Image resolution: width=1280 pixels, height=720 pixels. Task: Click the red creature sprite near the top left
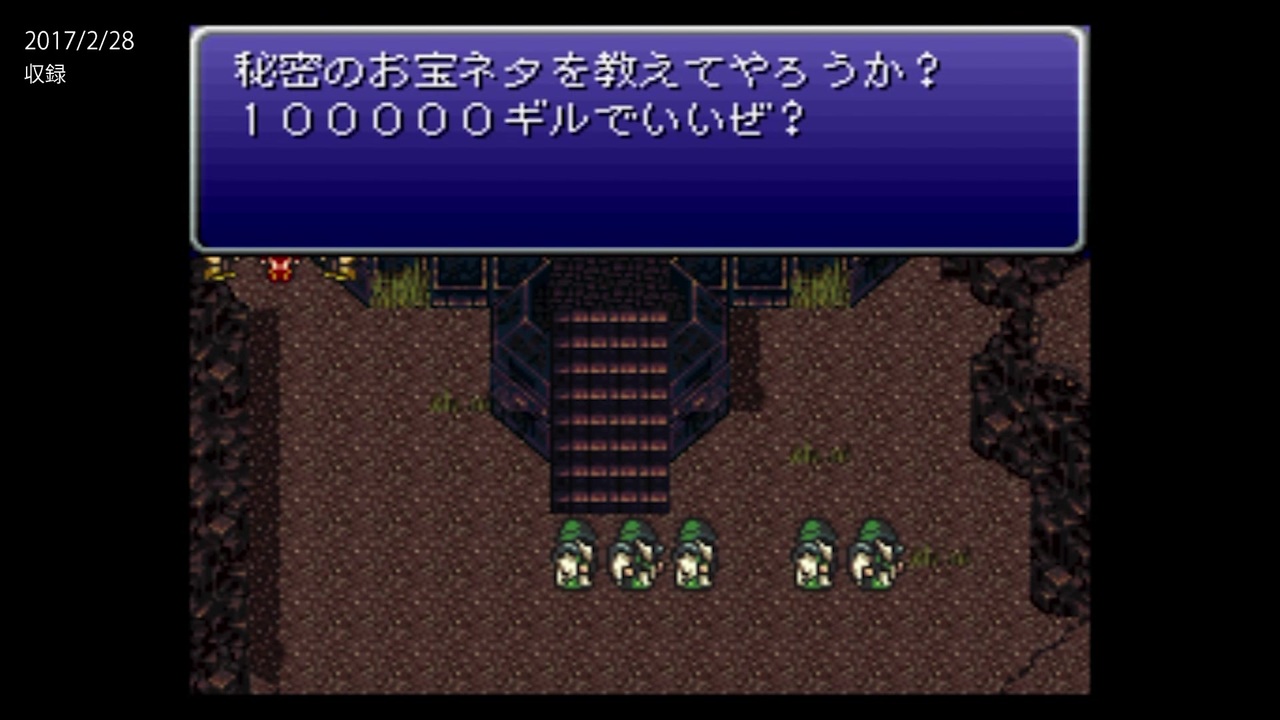[278, 268]
